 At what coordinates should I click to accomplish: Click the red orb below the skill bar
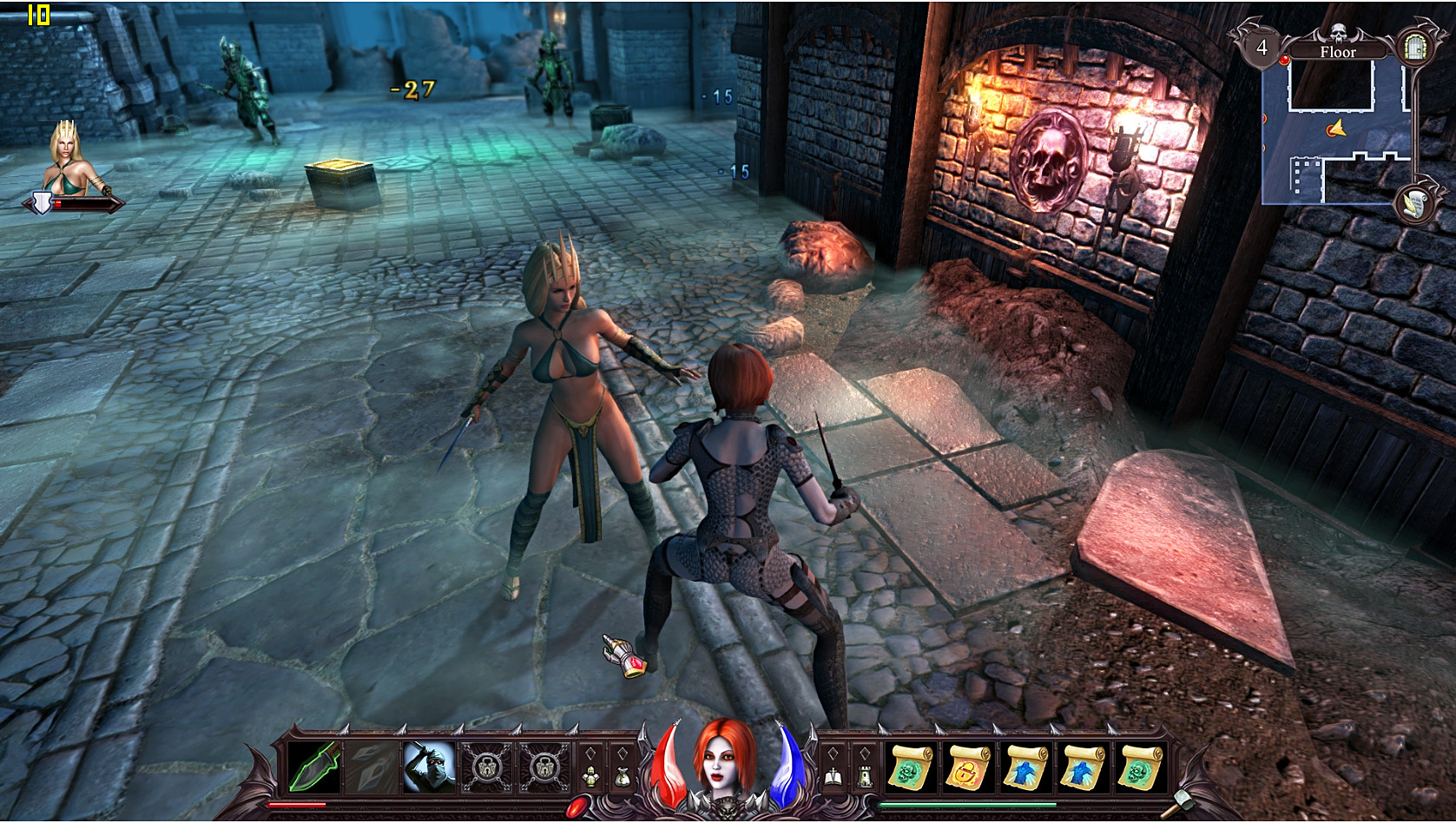coord(578,806)
